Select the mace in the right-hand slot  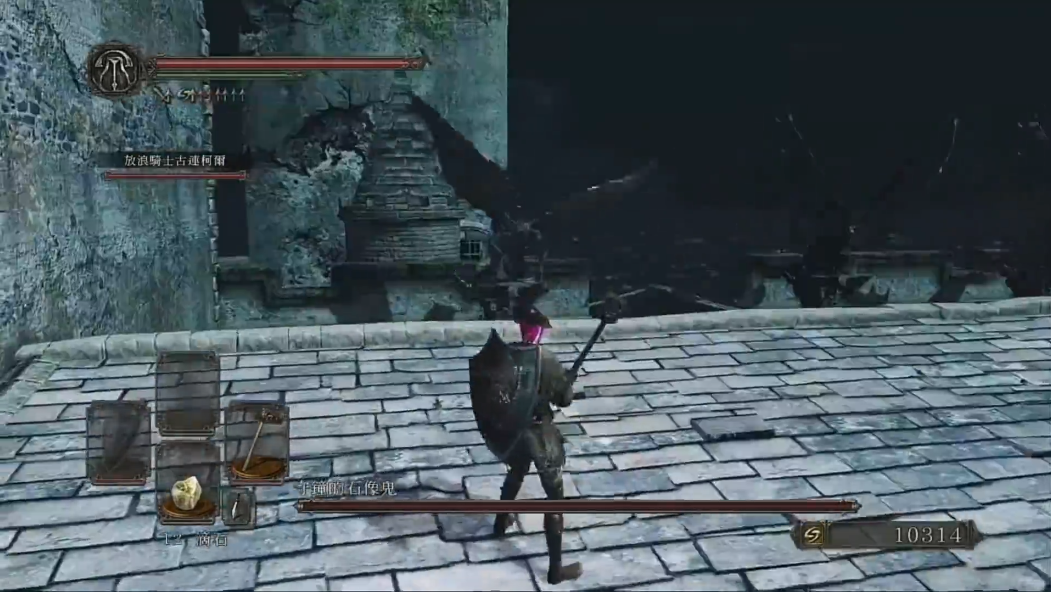pos(256,441)
